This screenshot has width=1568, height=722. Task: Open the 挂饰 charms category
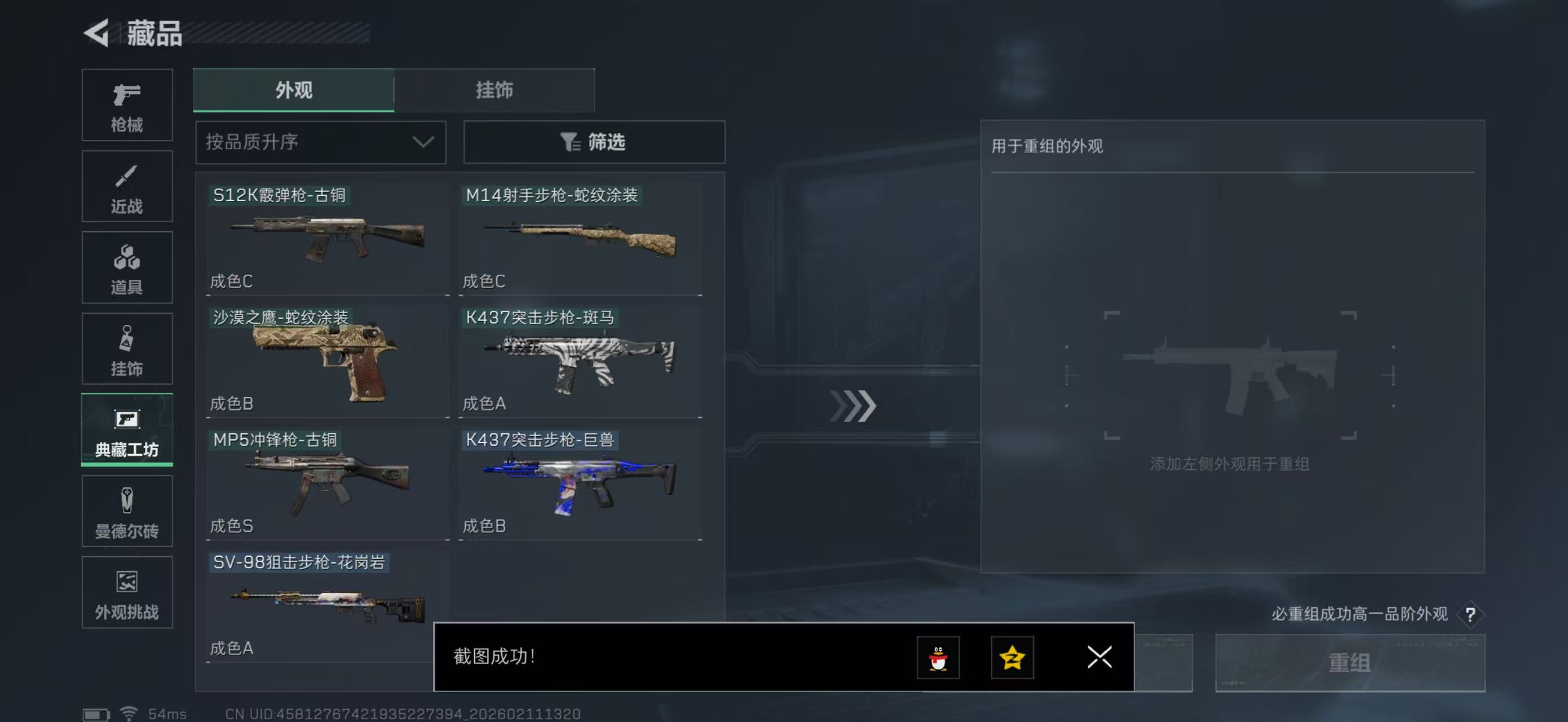click(x=127, y=349)
